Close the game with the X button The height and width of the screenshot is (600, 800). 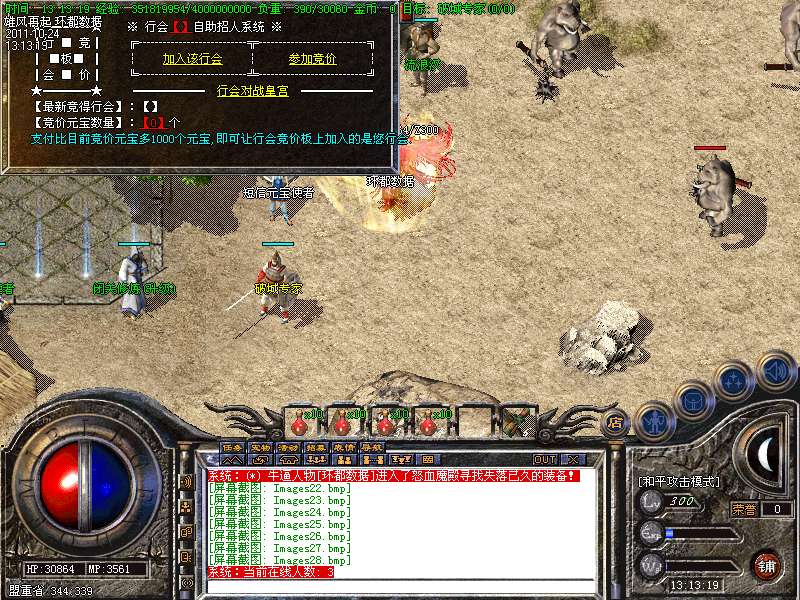[574, 460]
